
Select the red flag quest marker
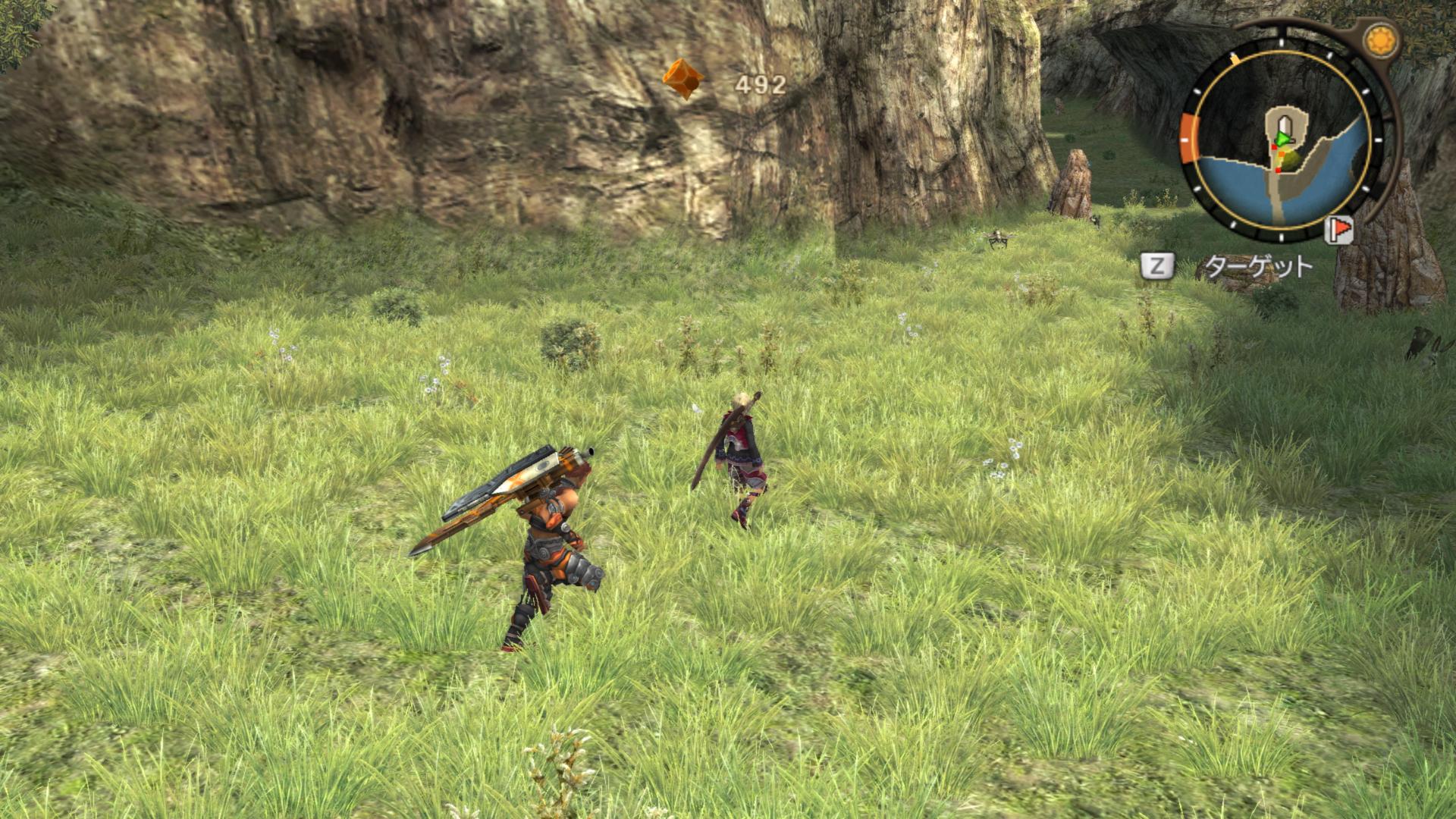coord(1340,228)
